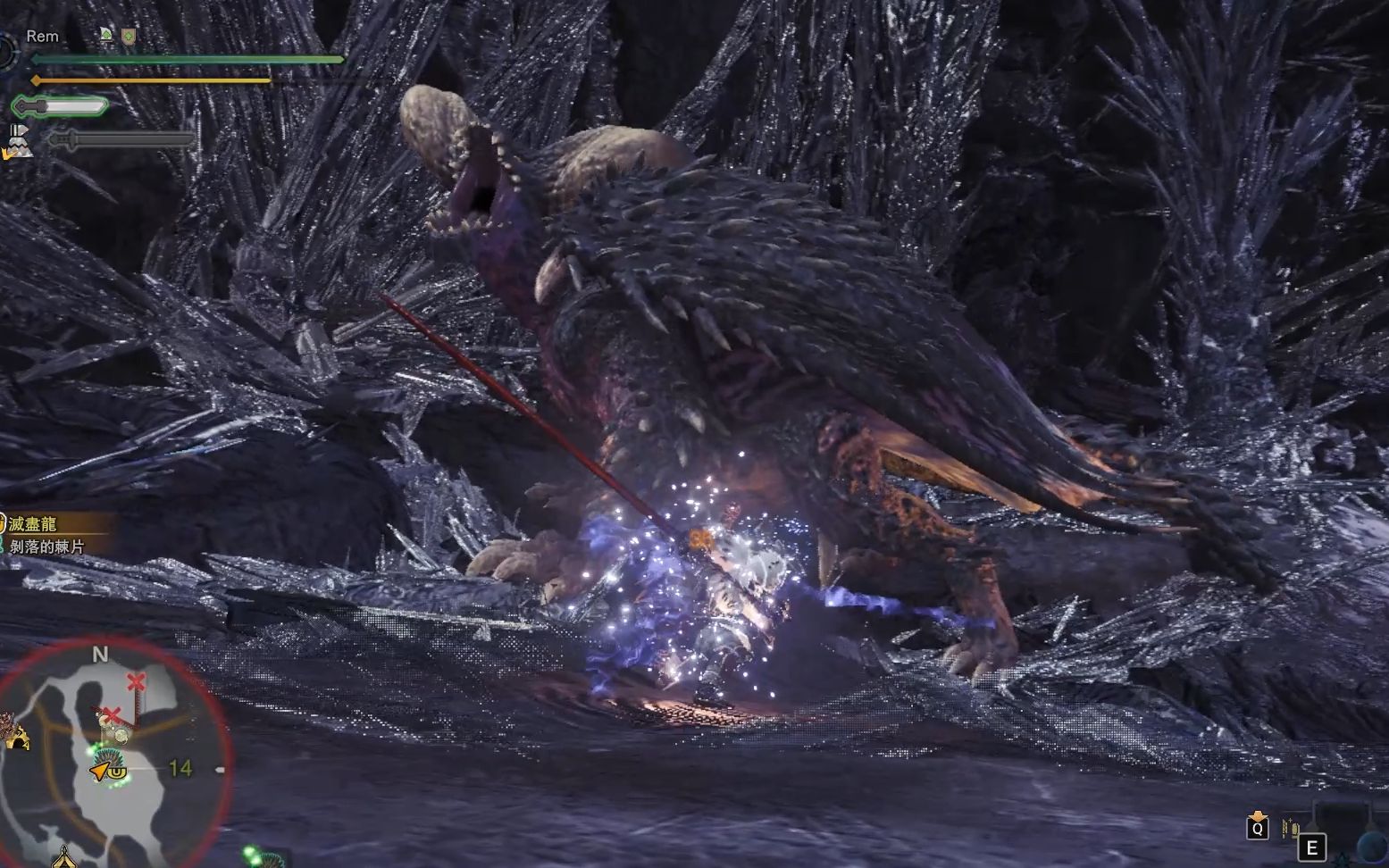
Task: Select the Rem player name label
Action: (x=42, y=37)
